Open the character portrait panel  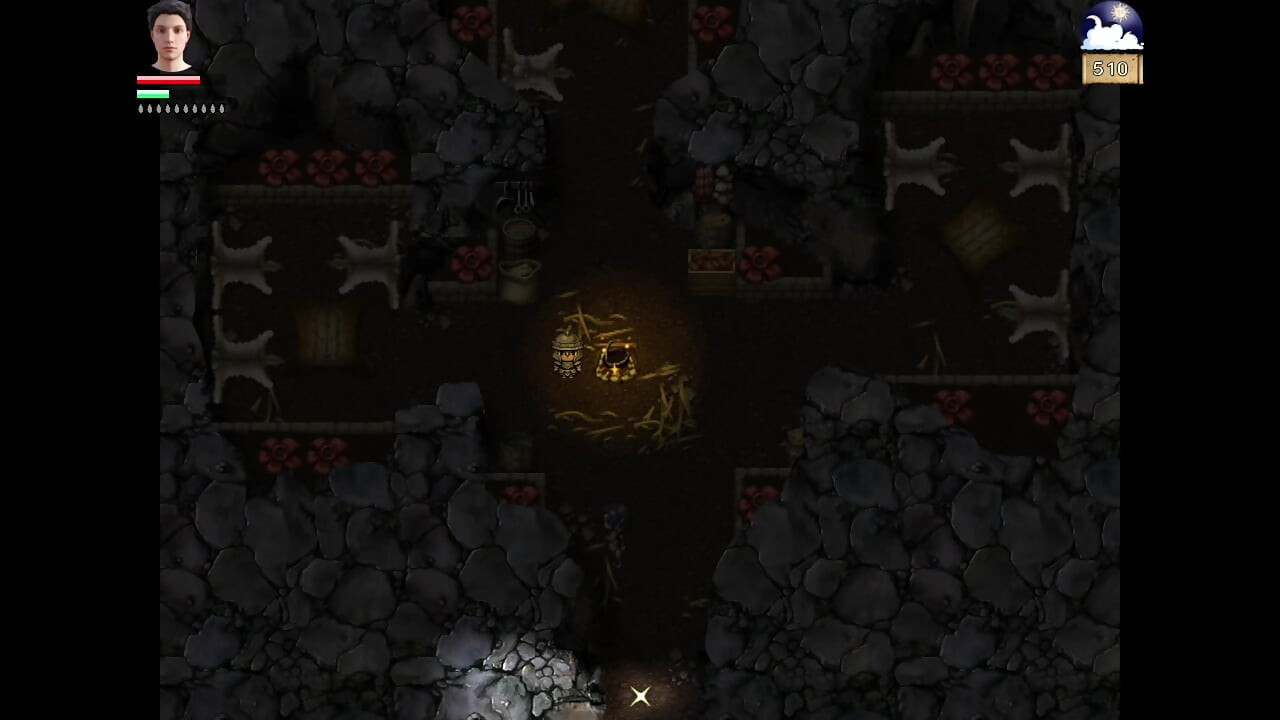[168, 38]
